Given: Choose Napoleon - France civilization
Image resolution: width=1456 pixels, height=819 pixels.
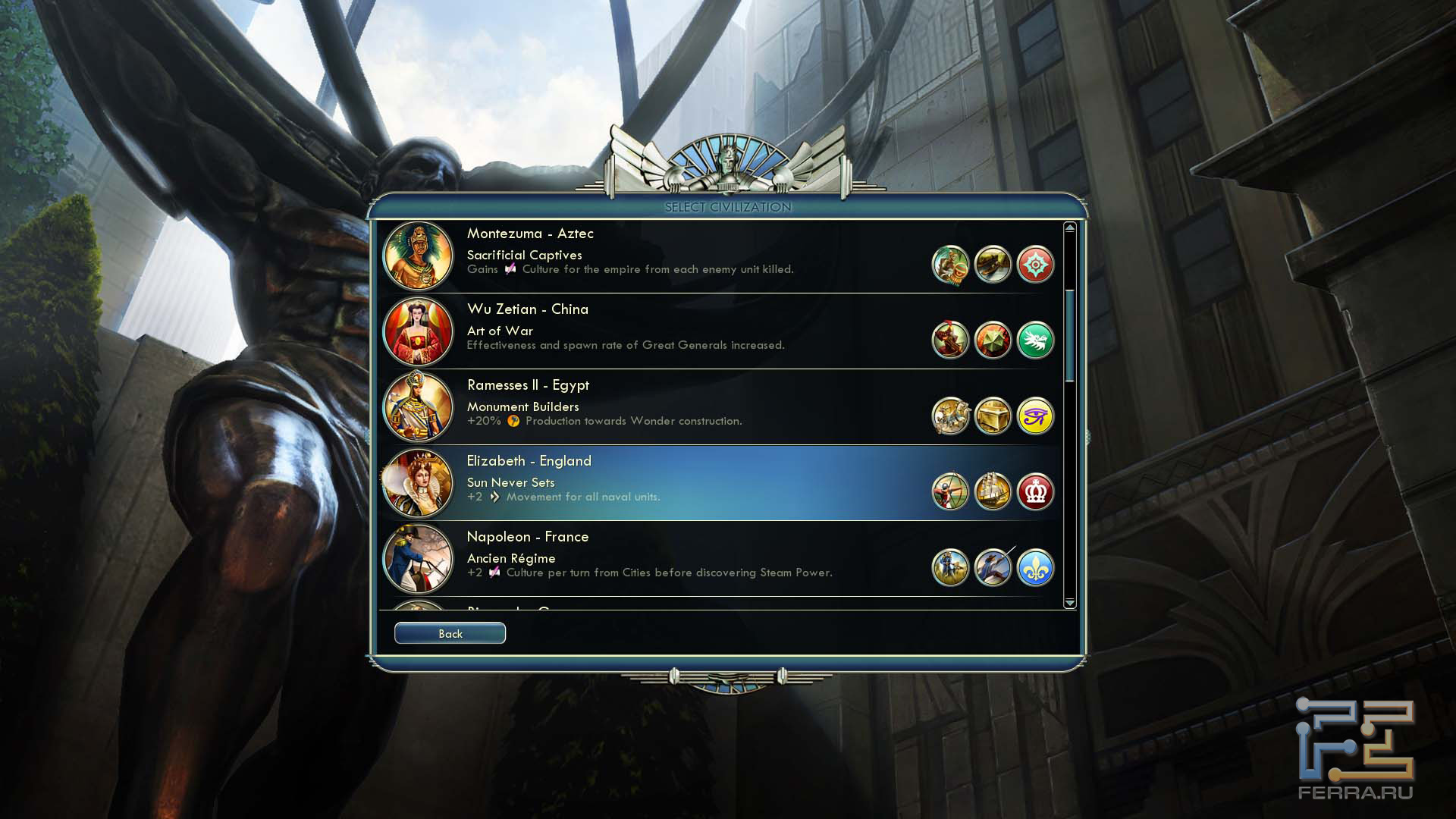Looking at the screenshot, I should [x=682, y=559].
